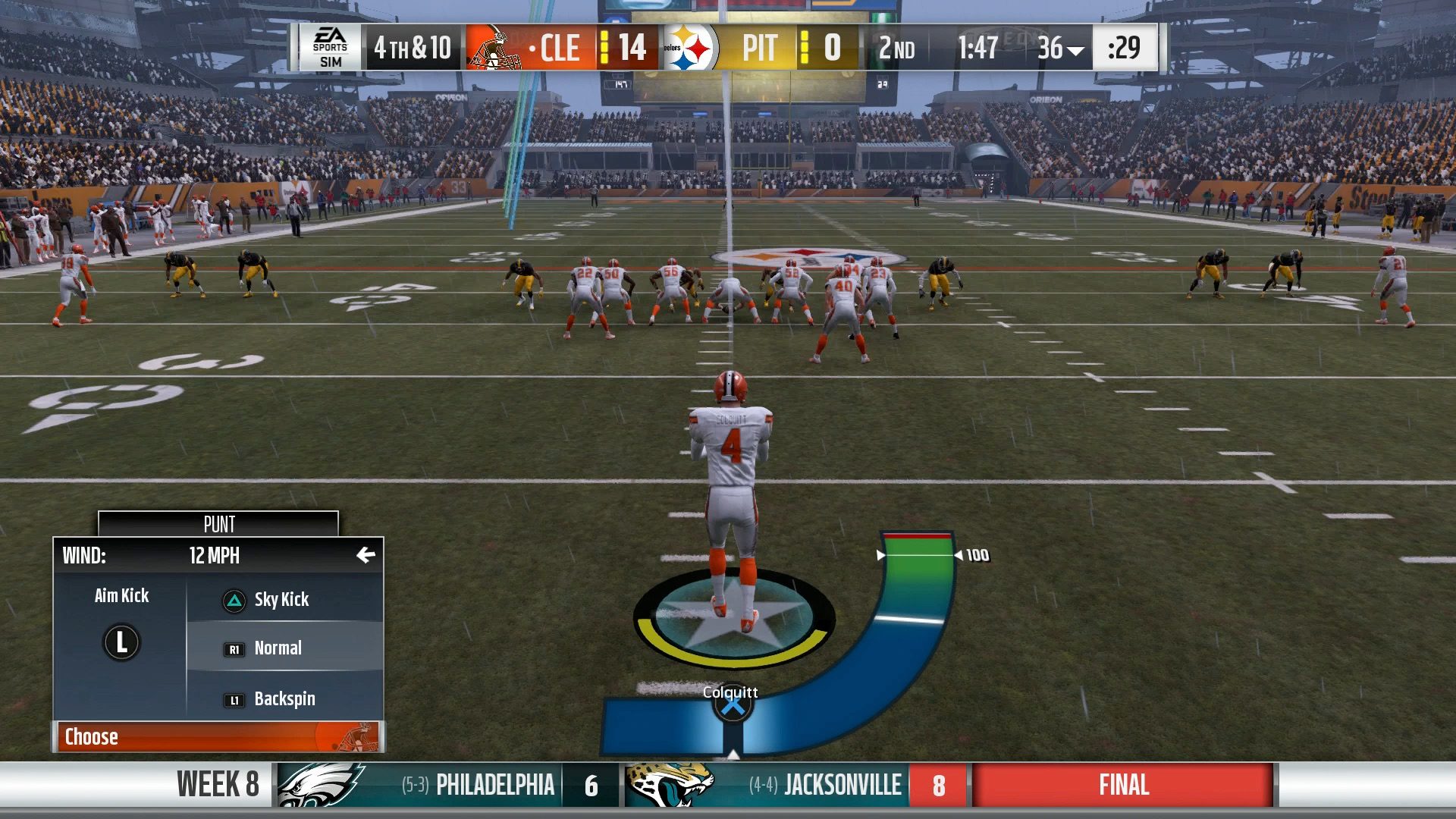The image size is (1456, 819).
Task: Click the EA Sports SIM logo
Action: point(331,49)
